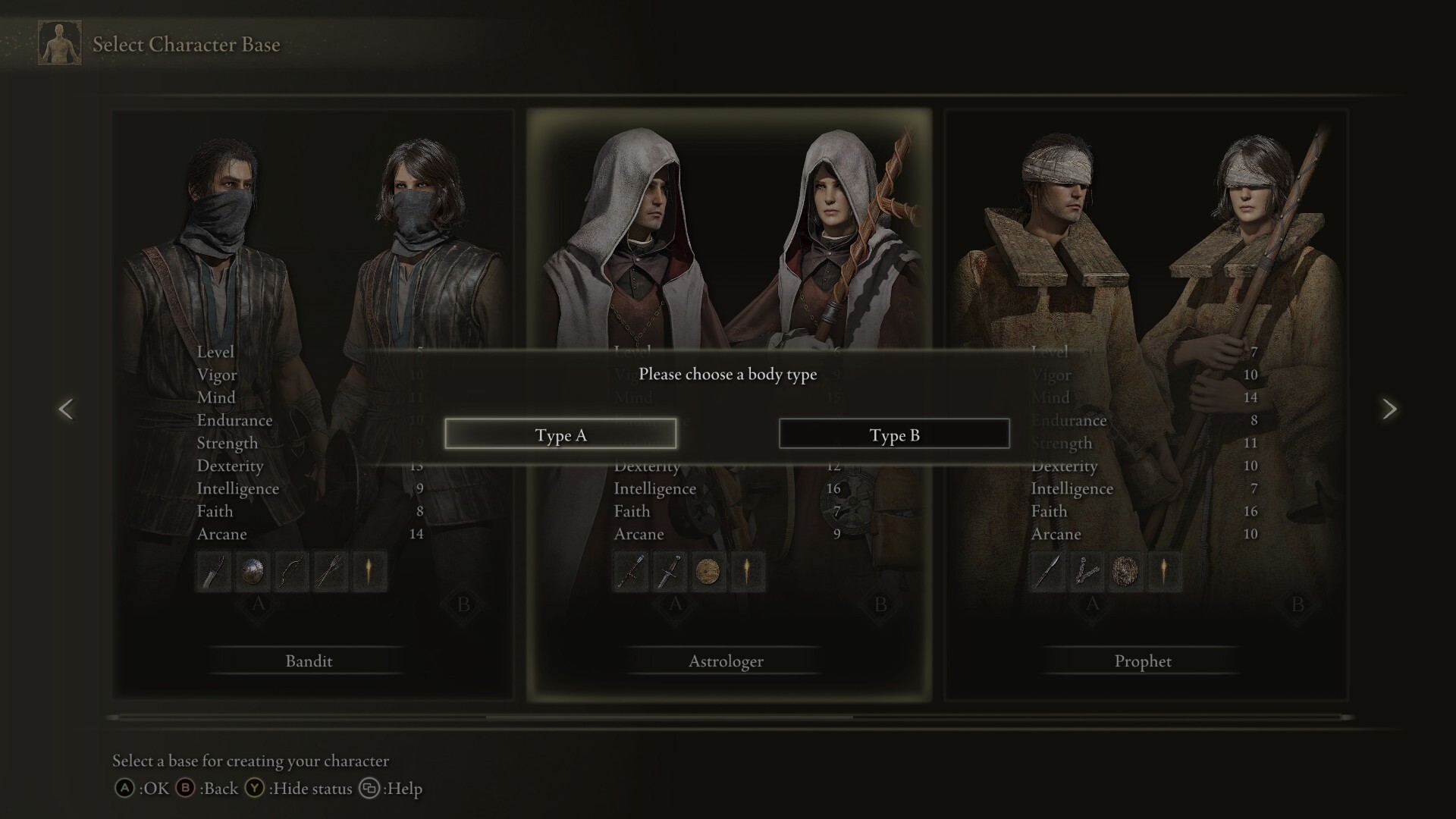Show previous classes with the left arrow

tap(66, 409)
